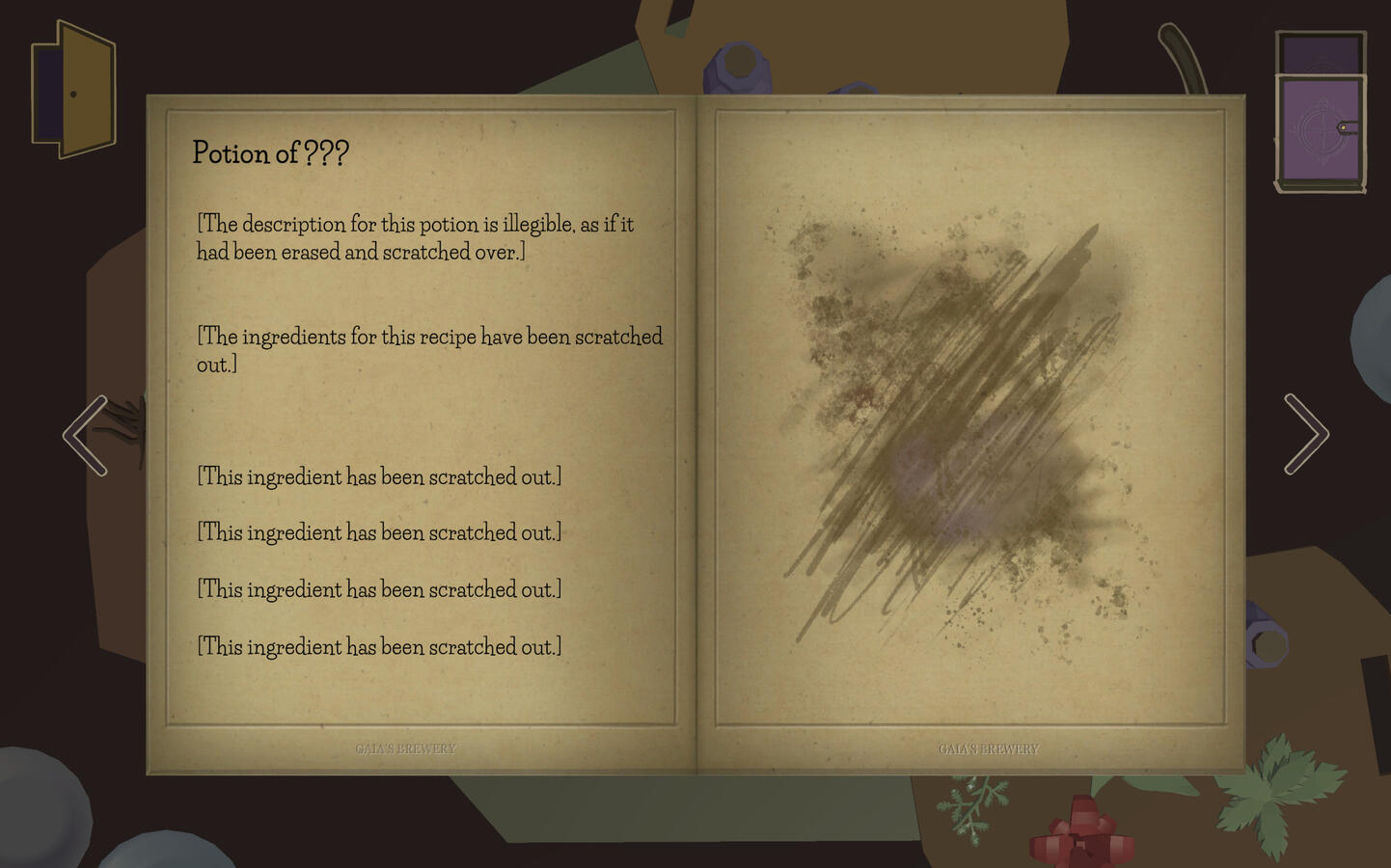Click the second scratched-out ingredient line
Viewport: 1391px width, 868px height.
pos(378,532)
